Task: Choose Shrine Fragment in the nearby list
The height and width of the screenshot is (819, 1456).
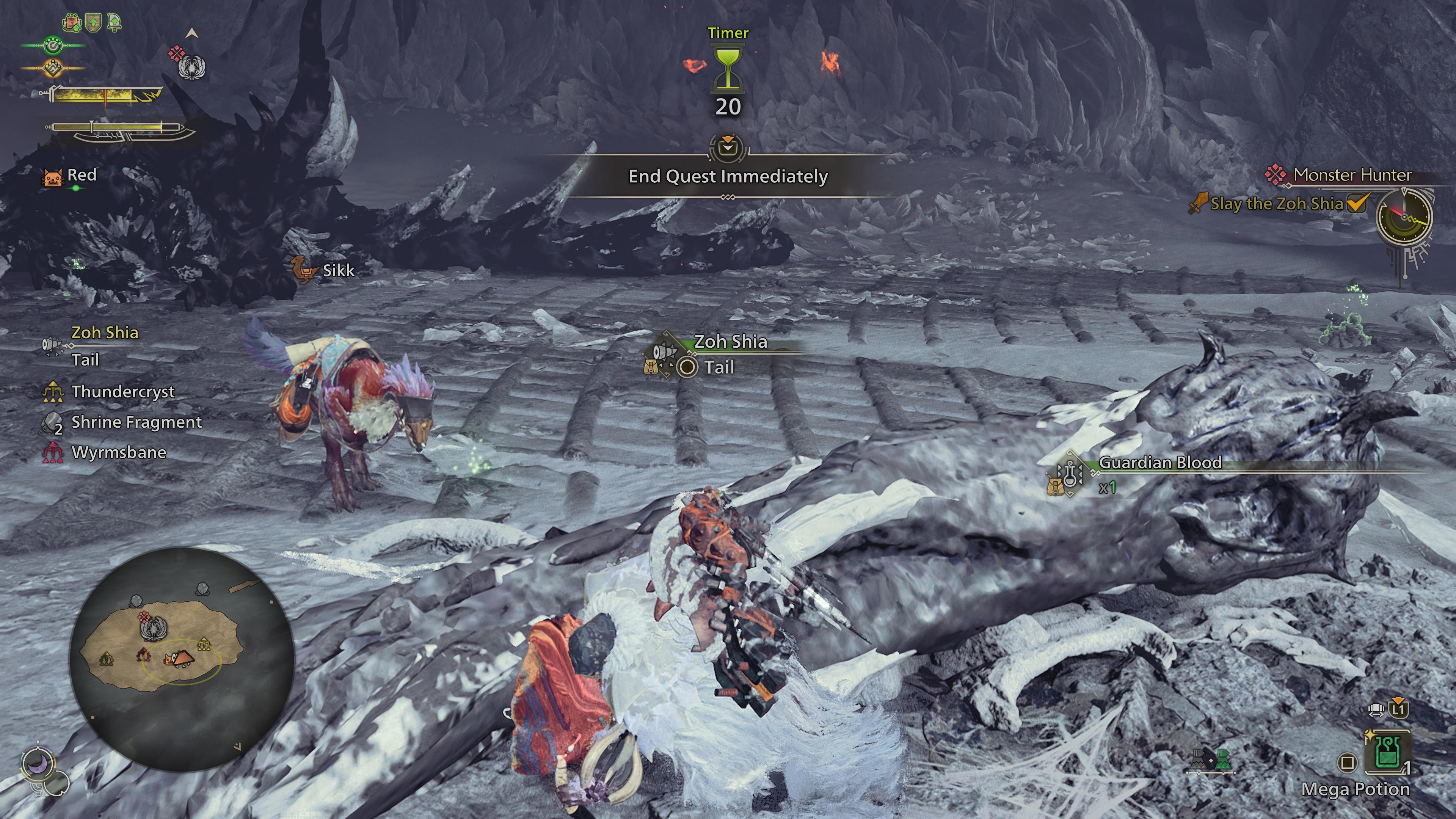Action: point(136,422)
